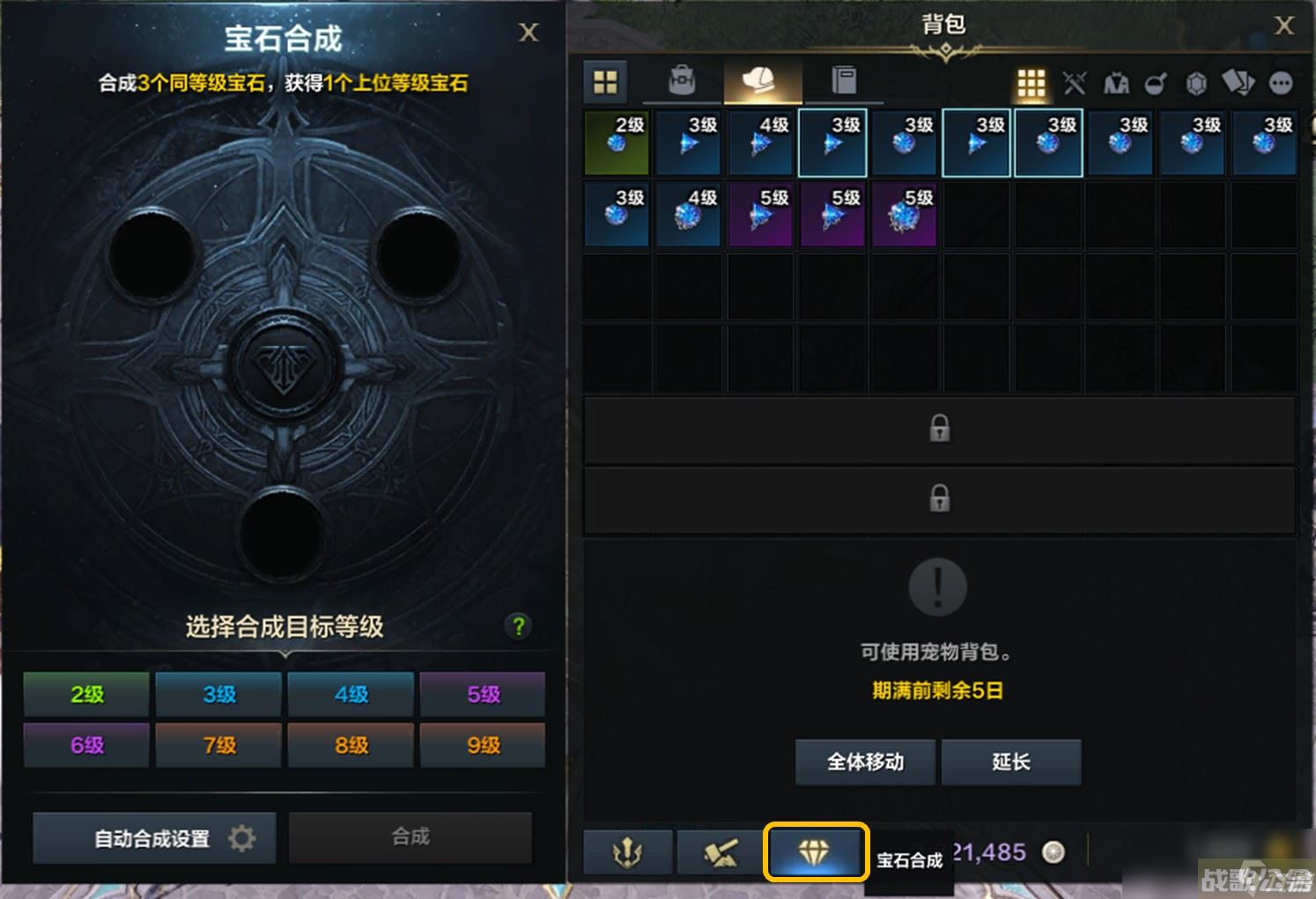Open the book tab in 背包

846,80
